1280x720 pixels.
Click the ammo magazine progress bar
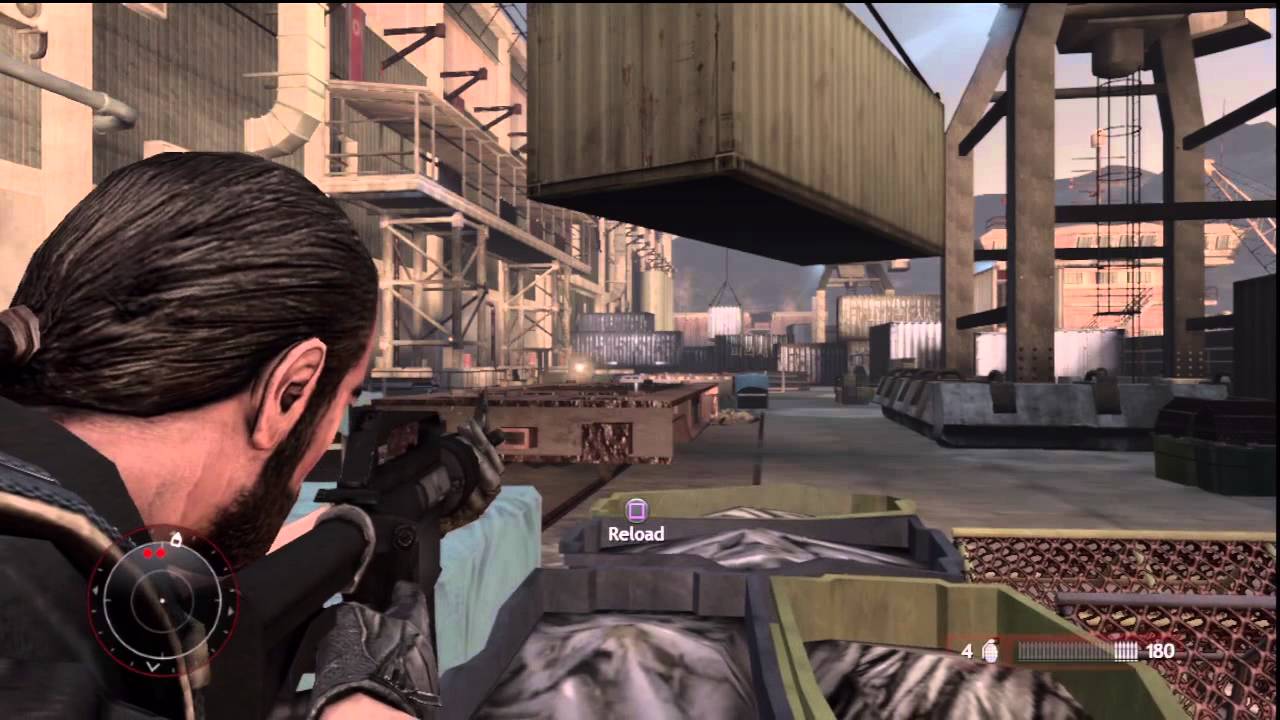[1067, 651]
